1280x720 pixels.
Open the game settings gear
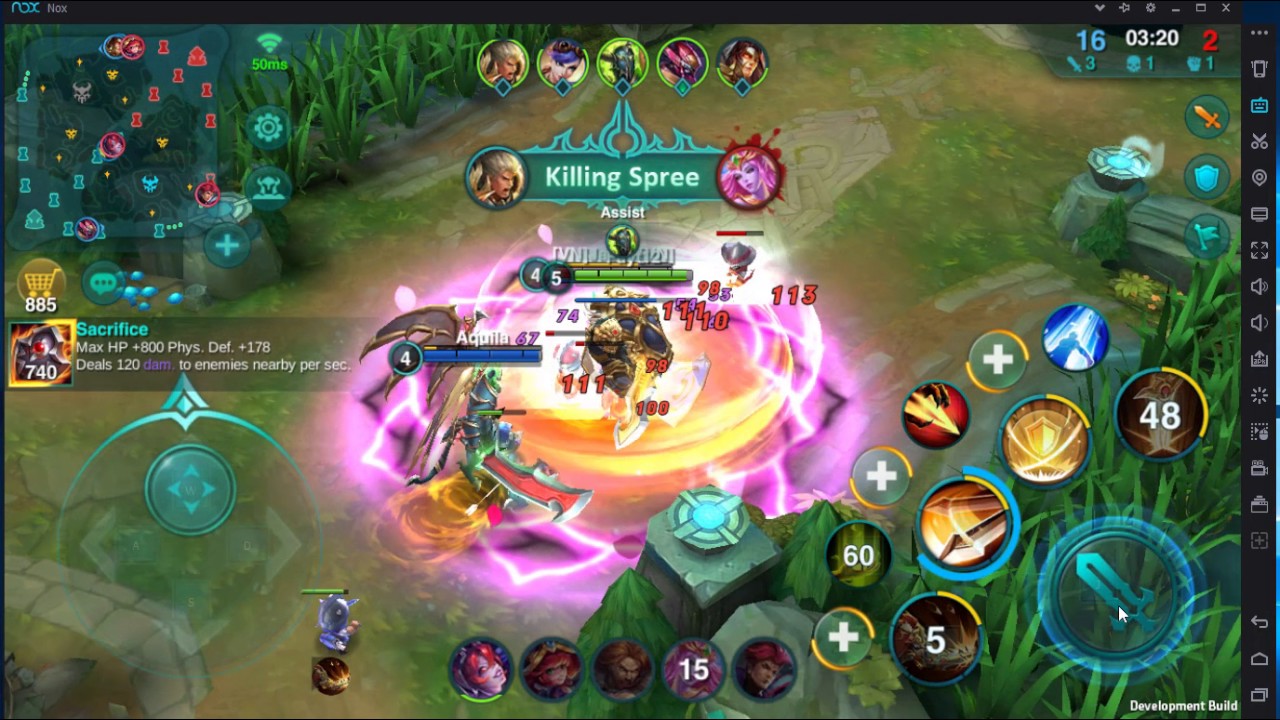click(x=268, y=129)
